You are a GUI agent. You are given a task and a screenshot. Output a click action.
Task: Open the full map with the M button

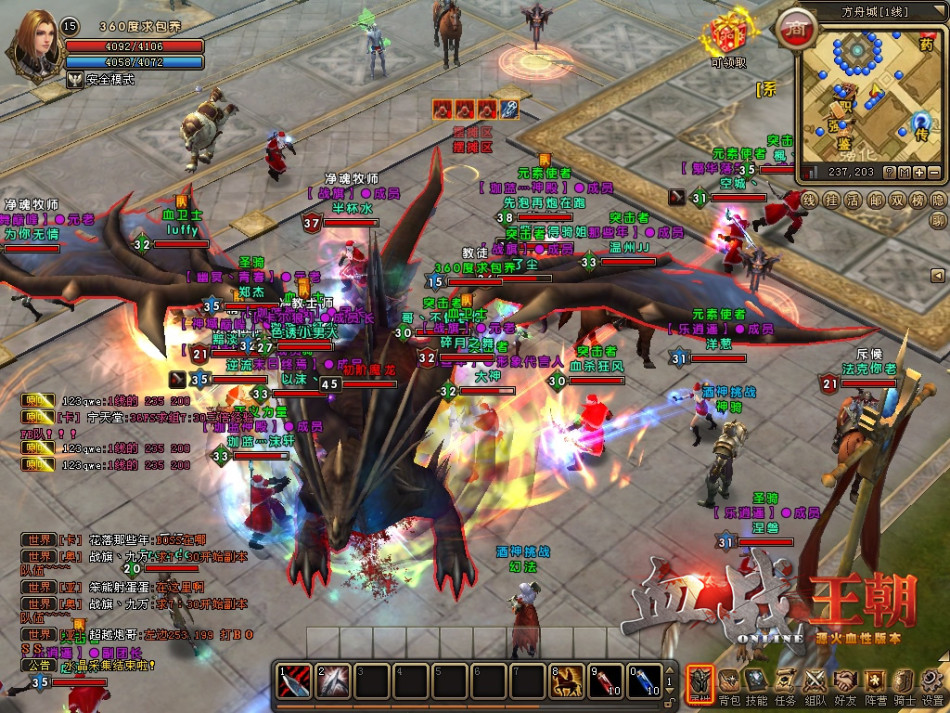click(903, 172)
